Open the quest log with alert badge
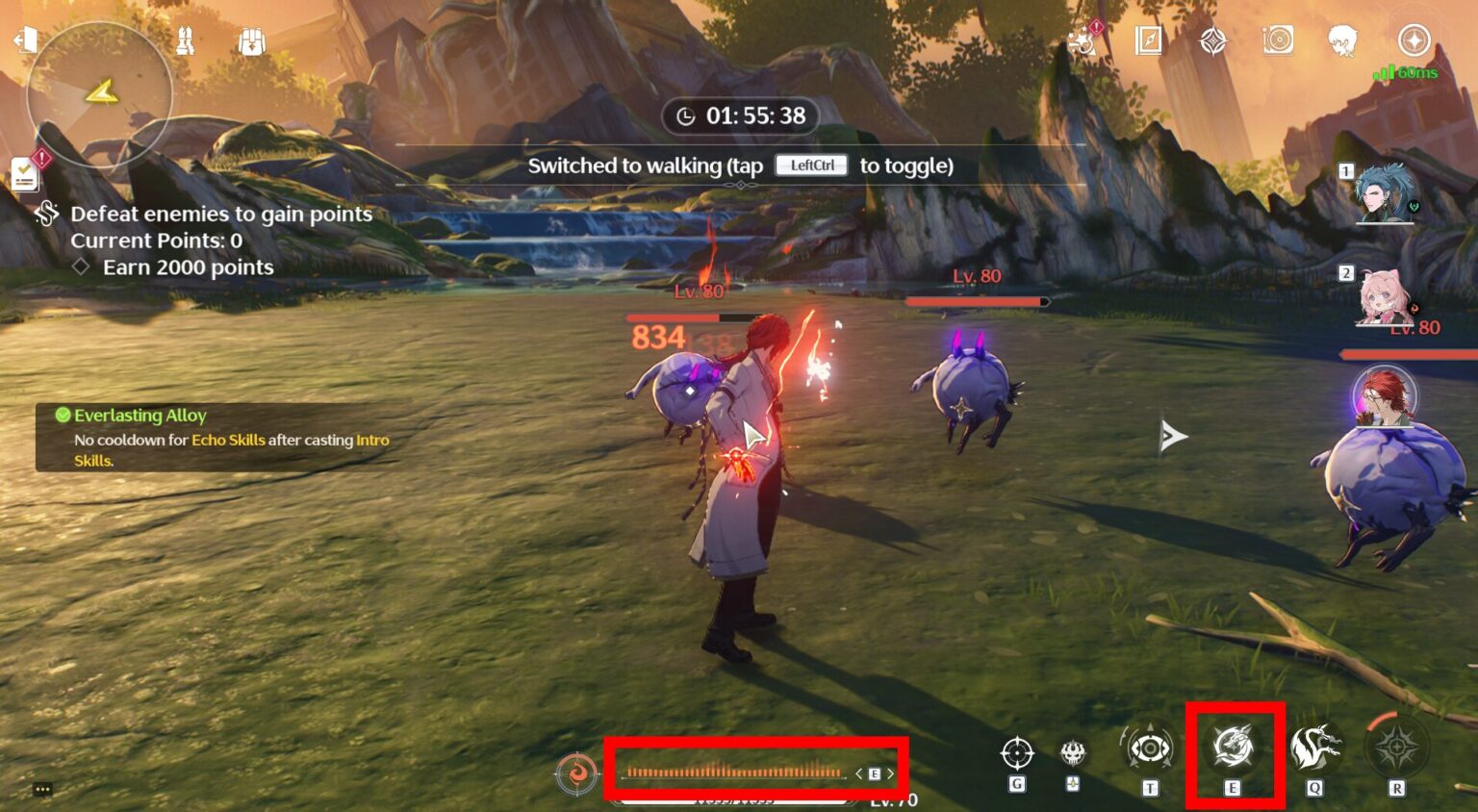Viewport: 1478px width, 812px height. 22,173
